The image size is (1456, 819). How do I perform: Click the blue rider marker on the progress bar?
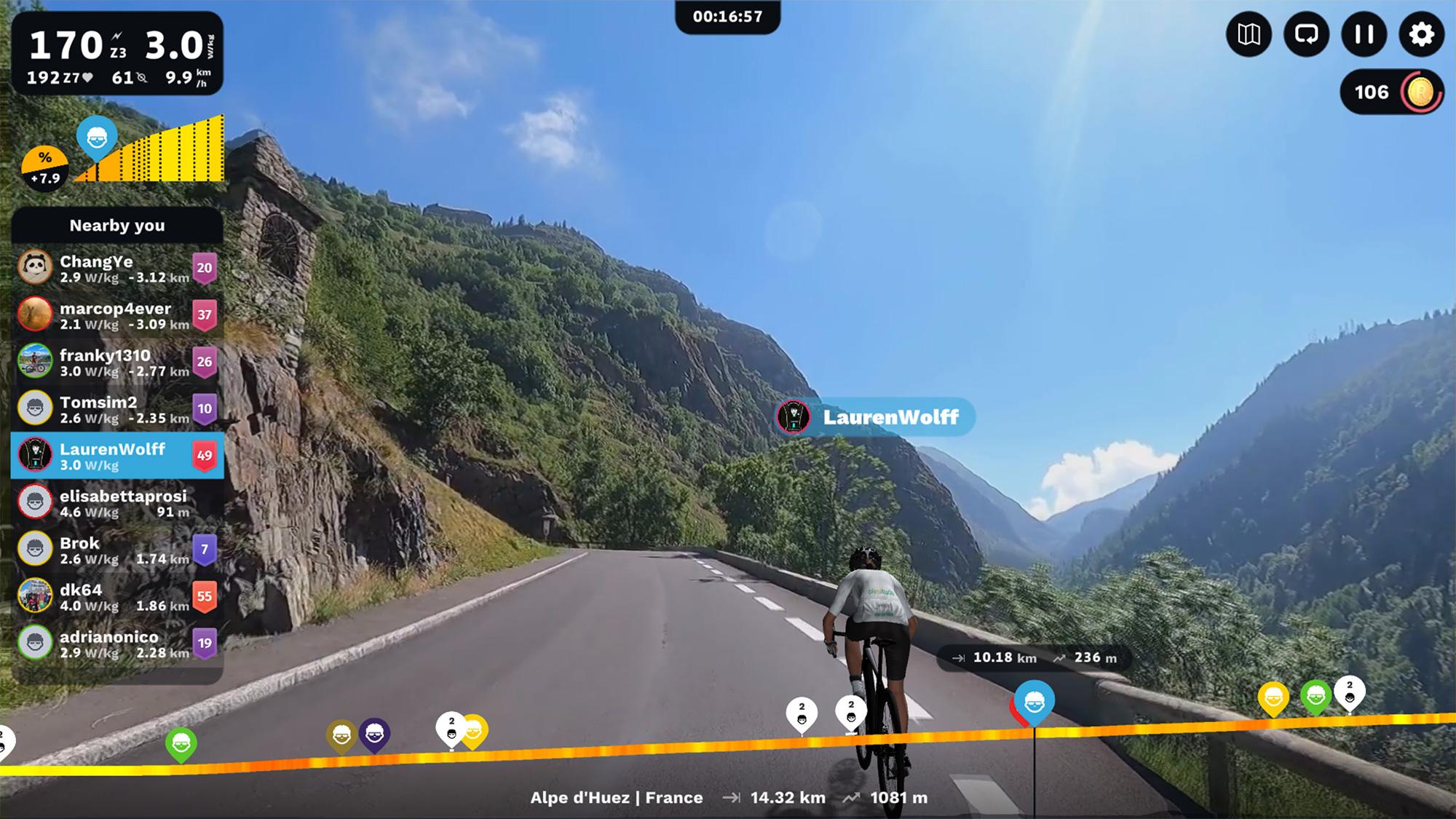(x=1034, y=703)
